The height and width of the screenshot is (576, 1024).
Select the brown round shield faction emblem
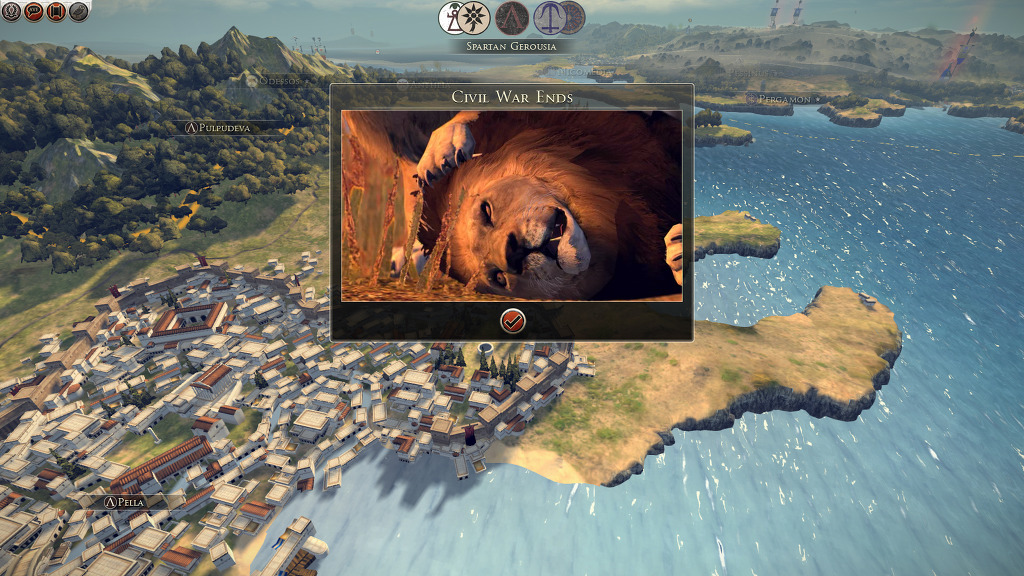[573, 17]
